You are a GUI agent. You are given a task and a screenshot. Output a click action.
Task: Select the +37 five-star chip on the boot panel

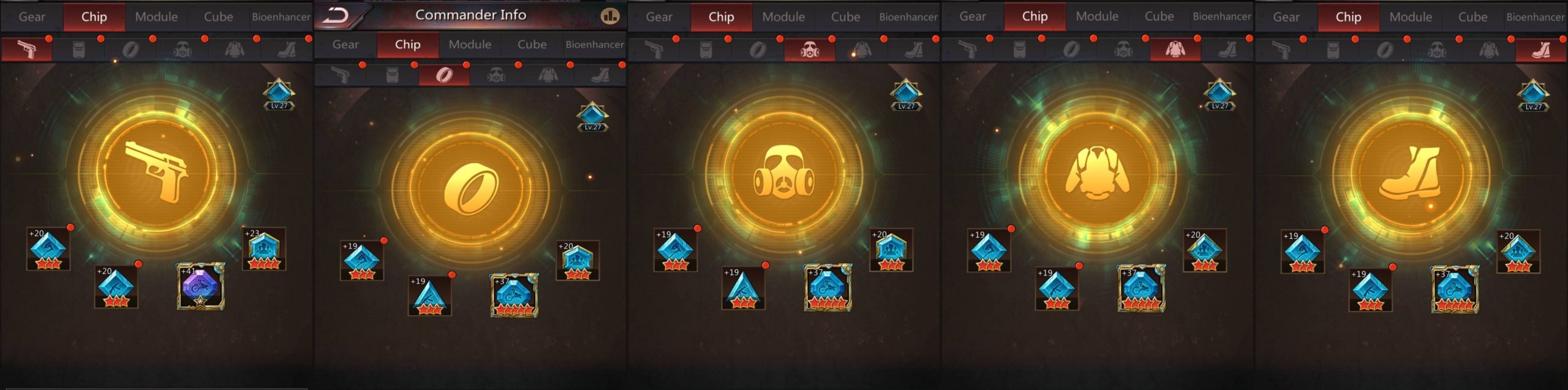coord(1455,289)
